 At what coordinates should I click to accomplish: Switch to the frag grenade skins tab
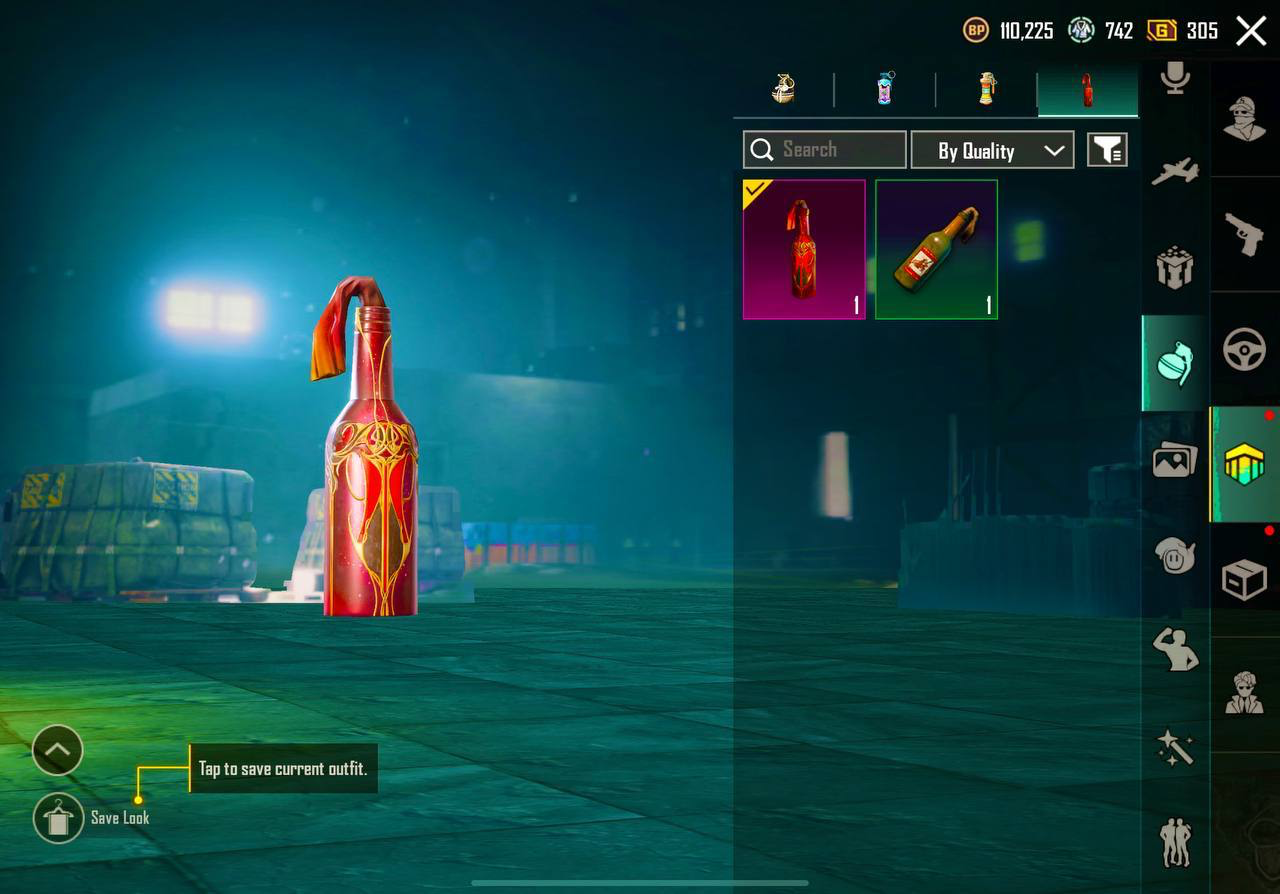[x=784, y=90]
